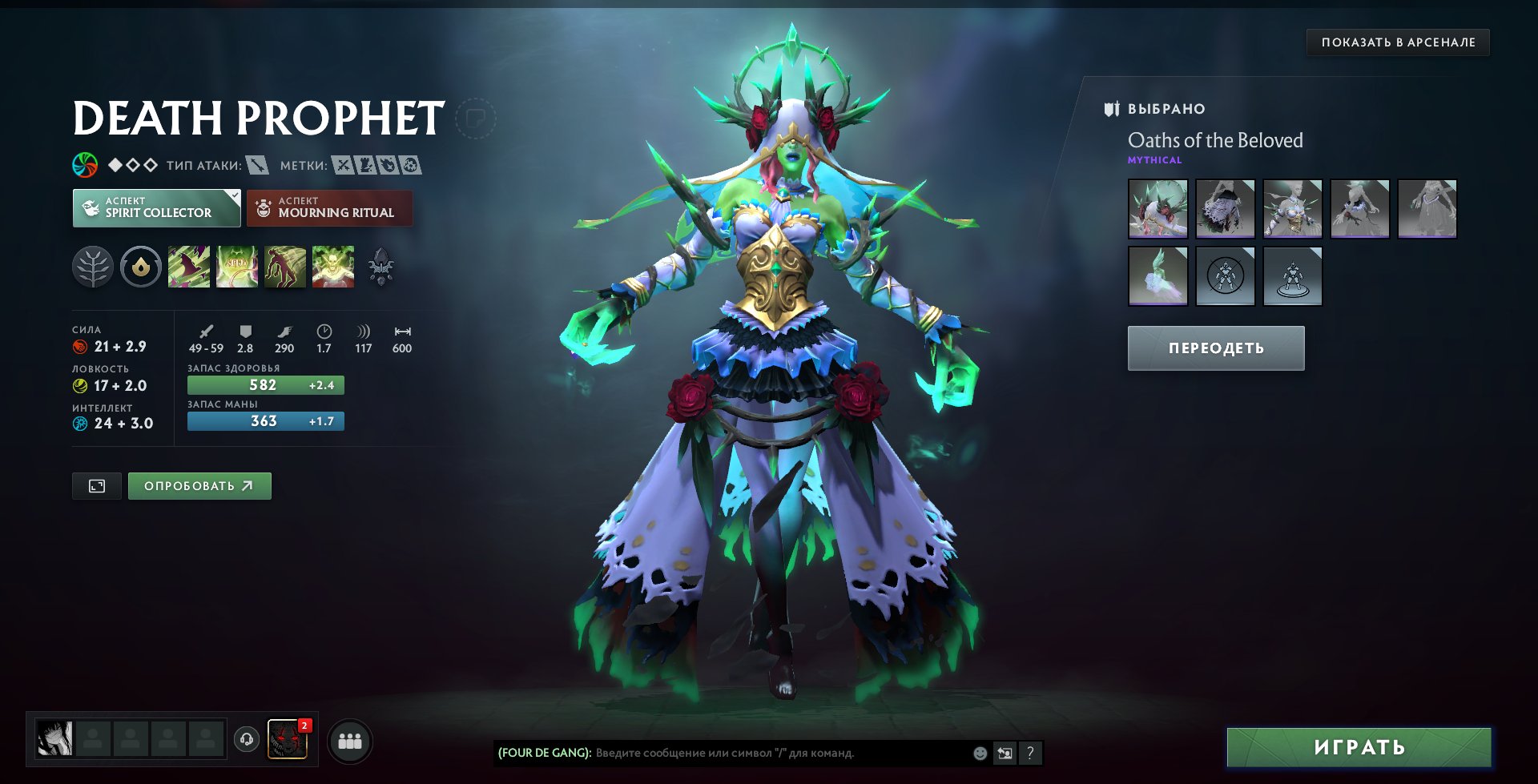Viewport: 1538px width, 784px height.
Task: Select the circled figure item slot
Action: [x=1225, y=276]
